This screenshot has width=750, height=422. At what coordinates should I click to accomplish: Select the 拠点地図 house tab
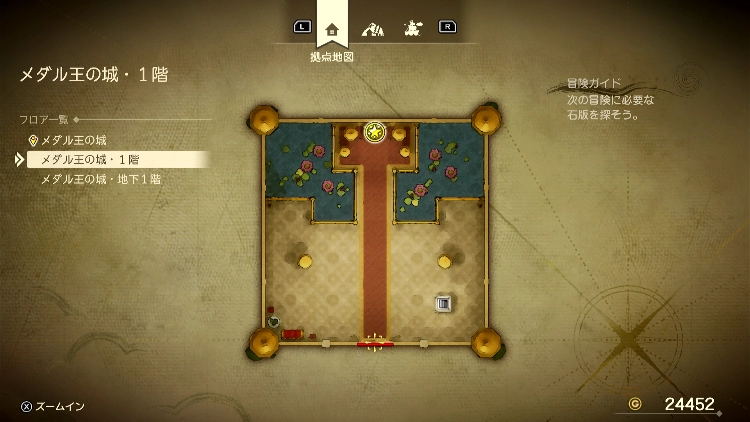point(332,28)
